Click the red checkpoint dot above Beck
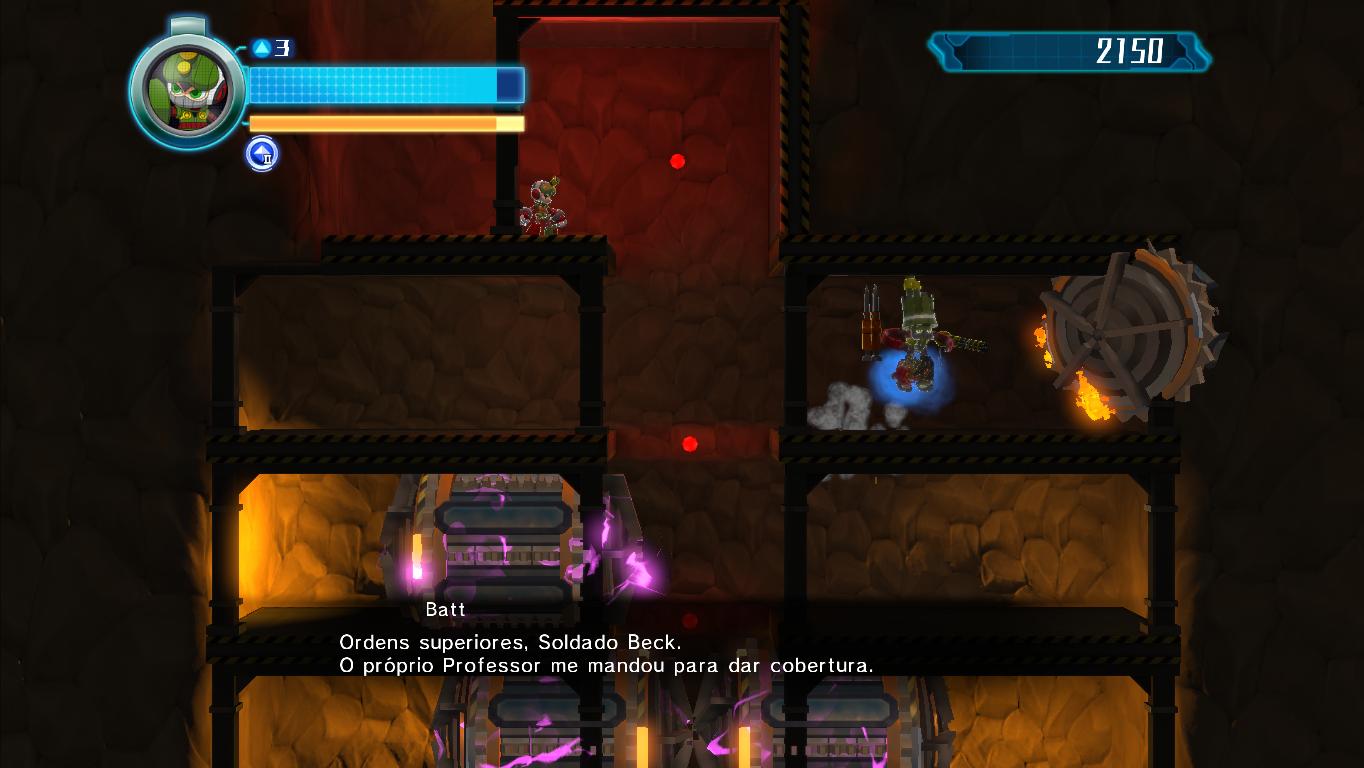The height and width of the screenshot is (768, 1364). [x=678, y=161]
